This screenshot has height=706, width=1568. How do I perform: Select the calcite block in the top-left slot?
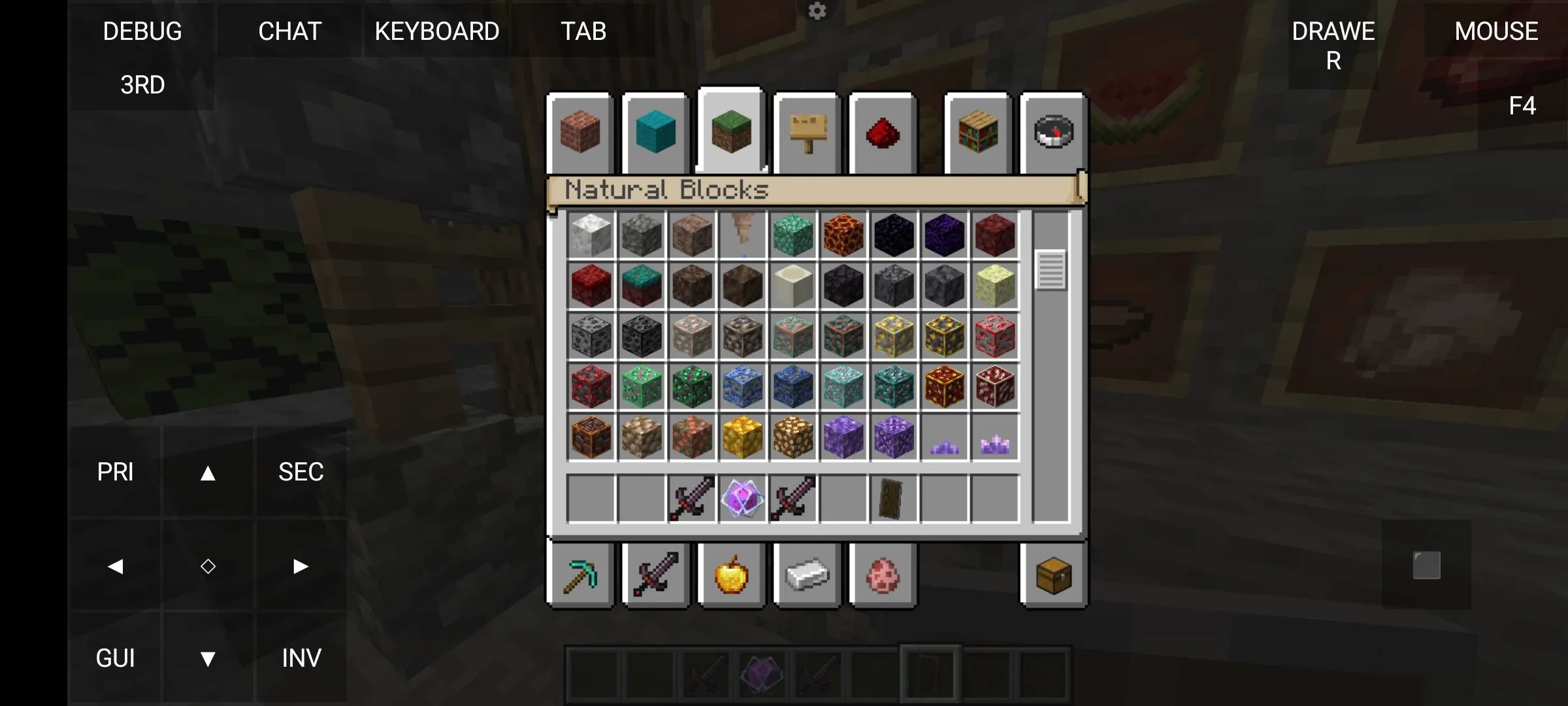coord(591,237)
